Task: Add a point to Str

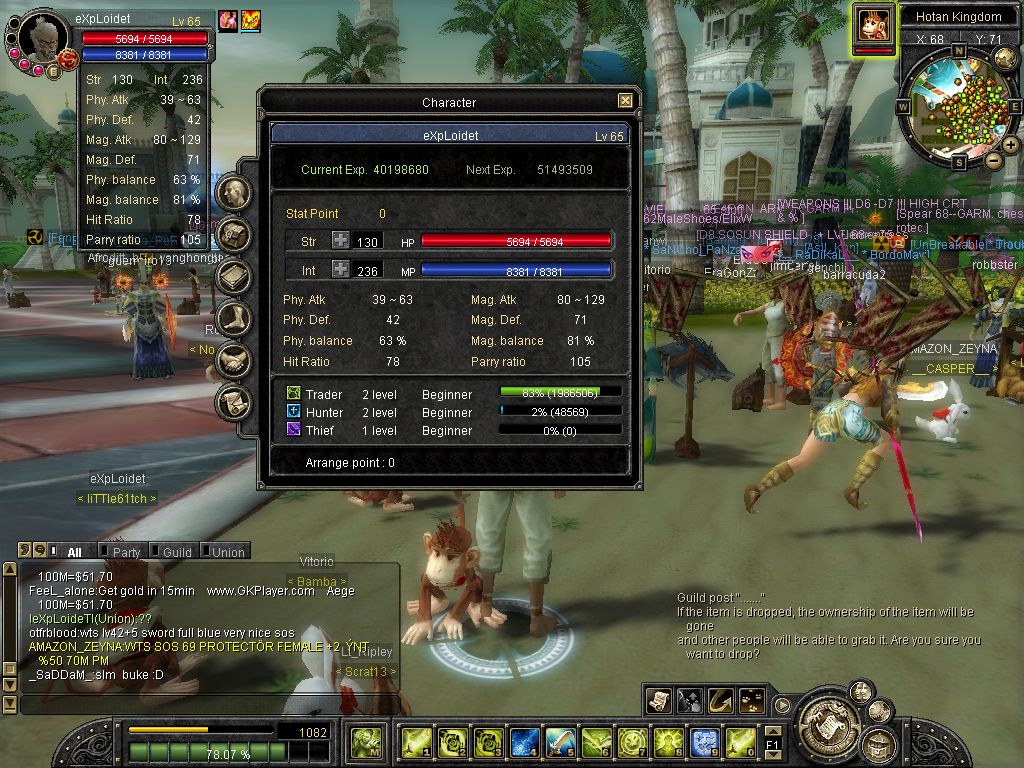Action: [341, 241]
